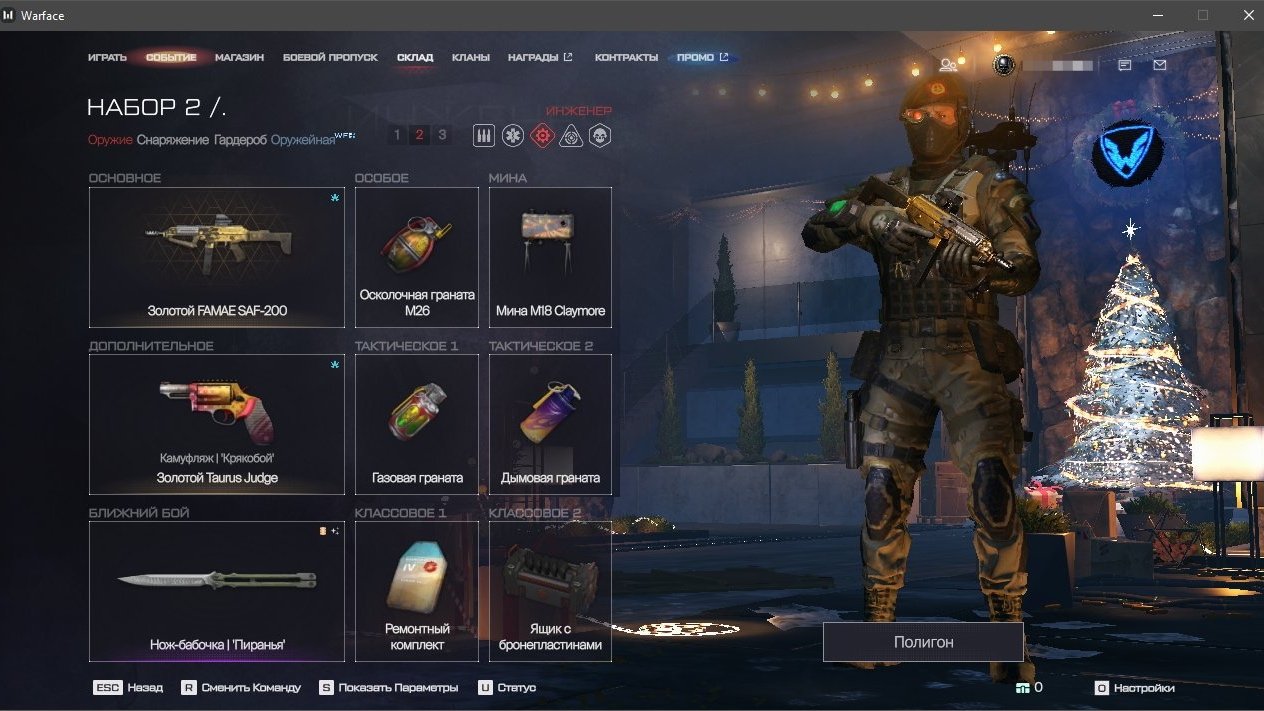Select the Золотой FAMAE SAF-200 primary slot
The height and width of the screenshot is (711, 1264).
[216, 257]
